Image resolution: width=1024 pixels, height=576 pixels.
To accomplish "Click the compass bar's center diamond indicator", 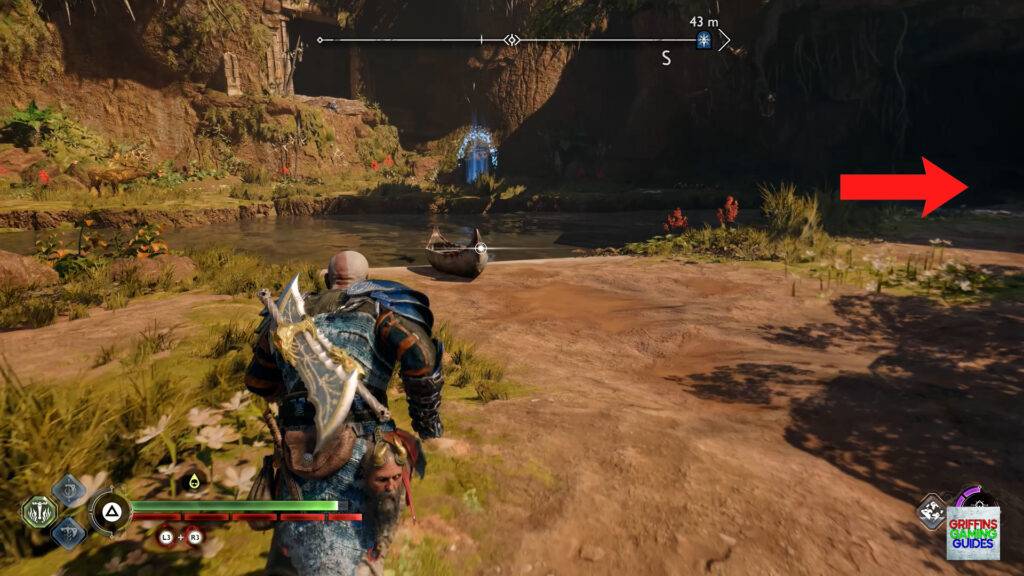I will 512,41.
